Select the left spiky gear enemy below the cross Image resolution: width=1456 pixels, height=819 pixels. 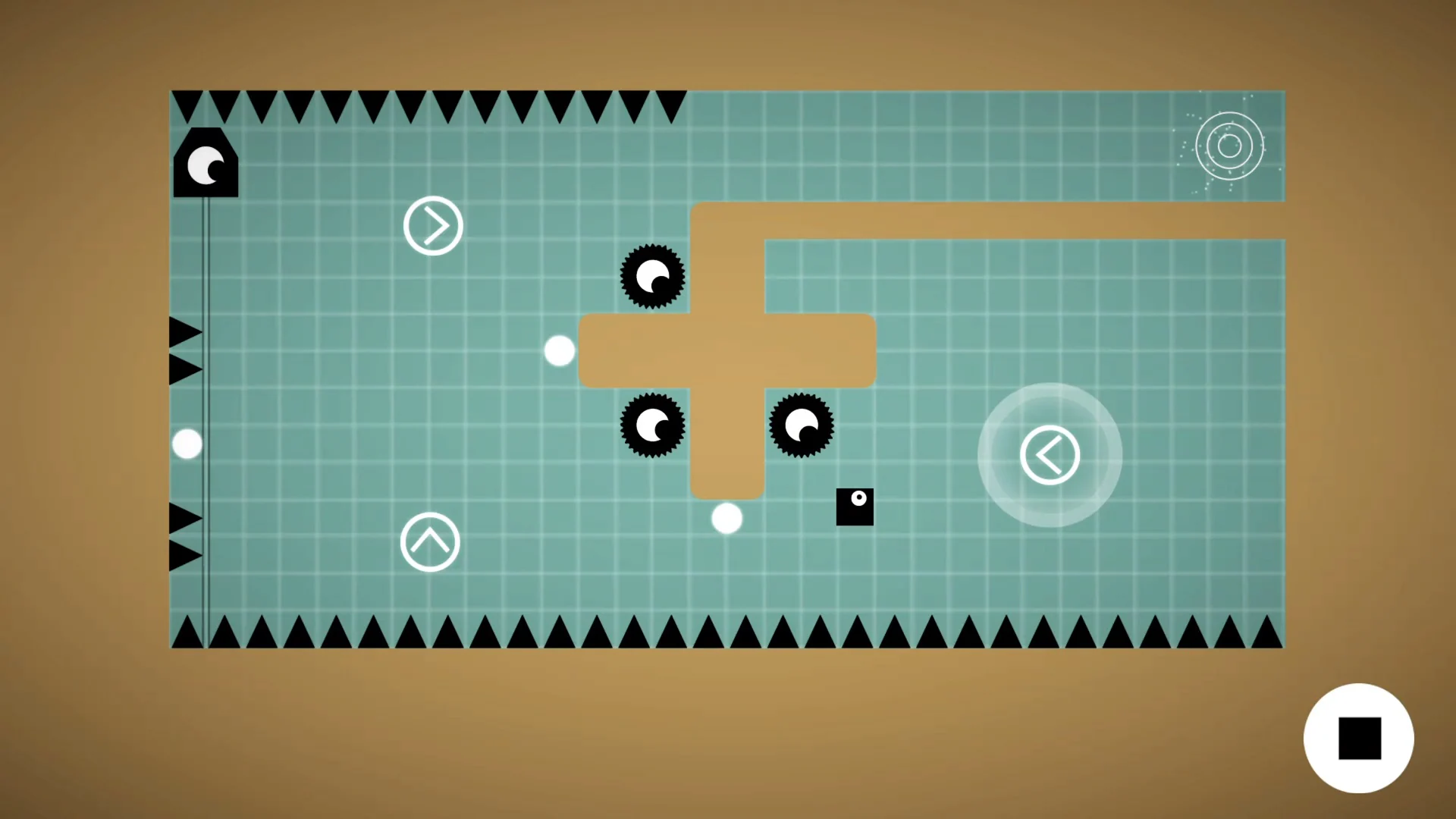(x=654, y=426)
